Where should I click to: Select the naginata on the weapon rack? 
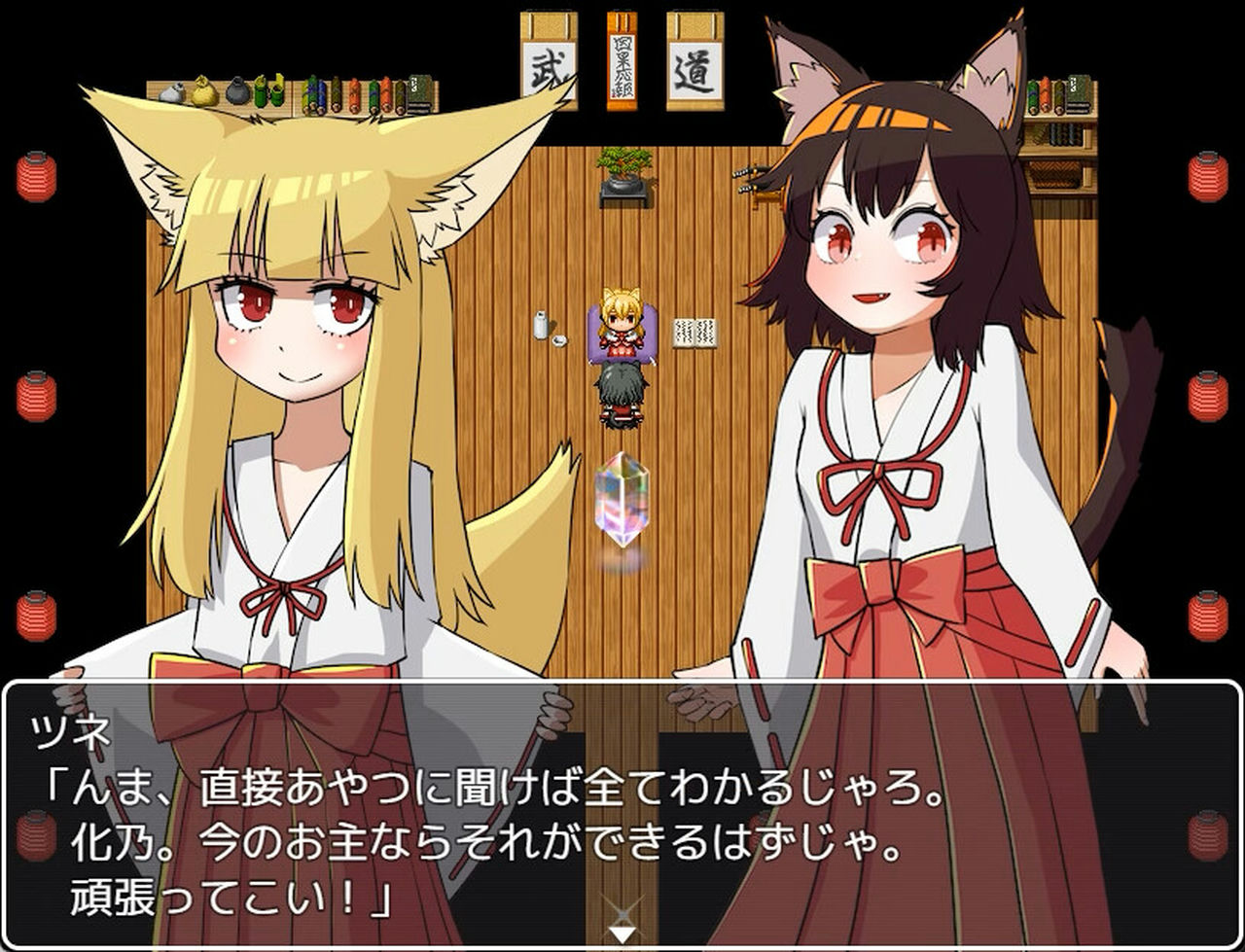(x=754, y=180)
